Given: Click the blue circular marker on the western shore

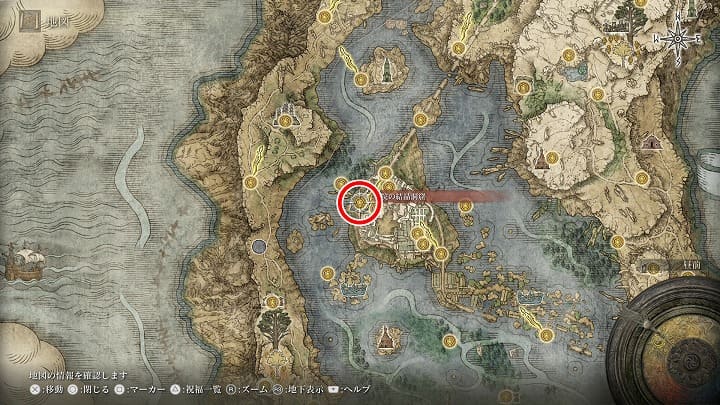Looking at the screenshot, I should [x=260, y=245].
